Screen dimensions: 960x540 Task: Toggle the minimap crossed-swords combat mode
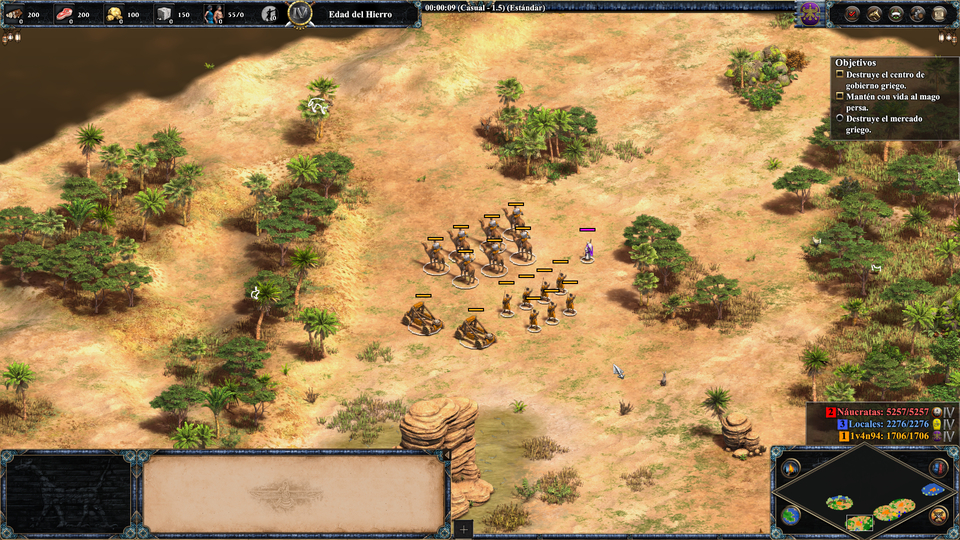click(938, 516)
